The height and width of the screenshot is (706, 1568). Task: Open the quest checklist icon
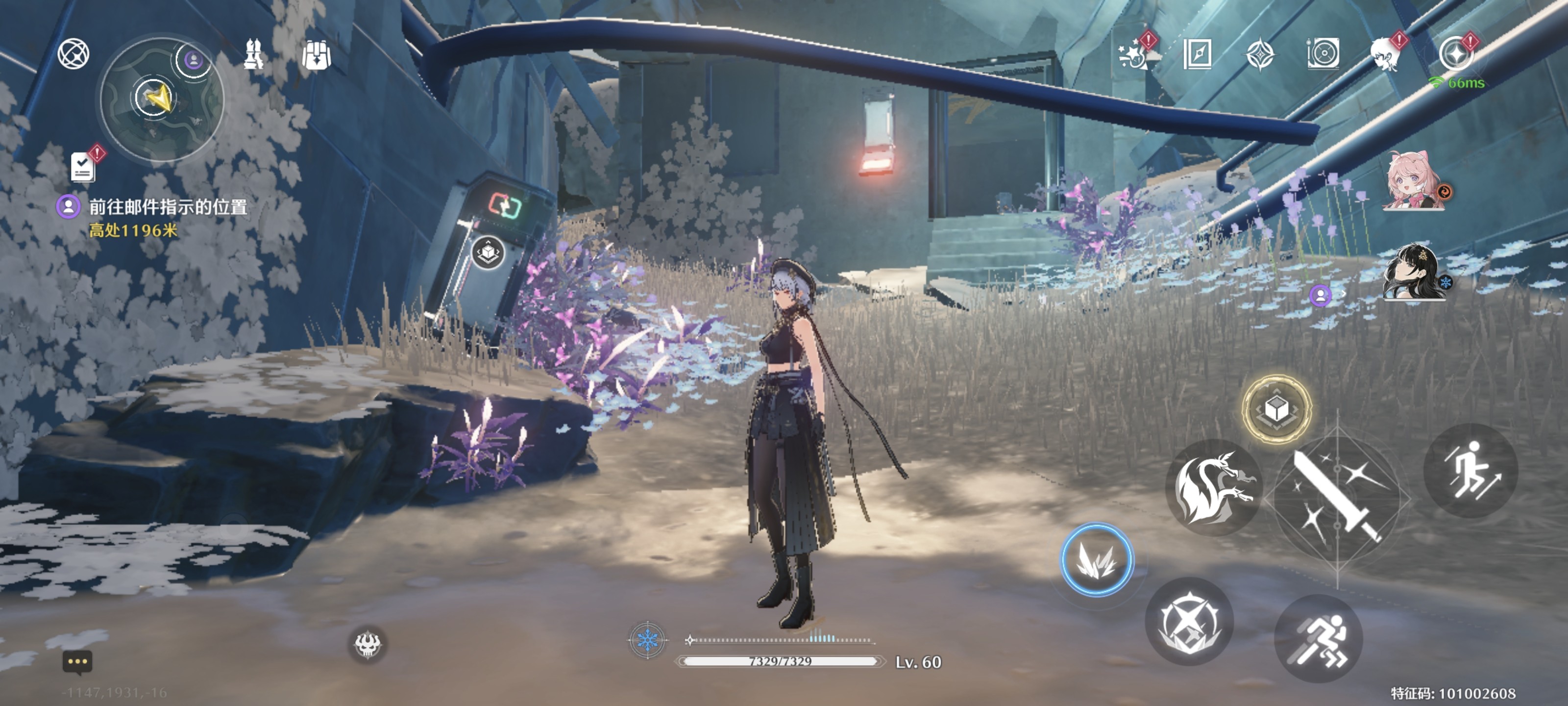(83, 166)
